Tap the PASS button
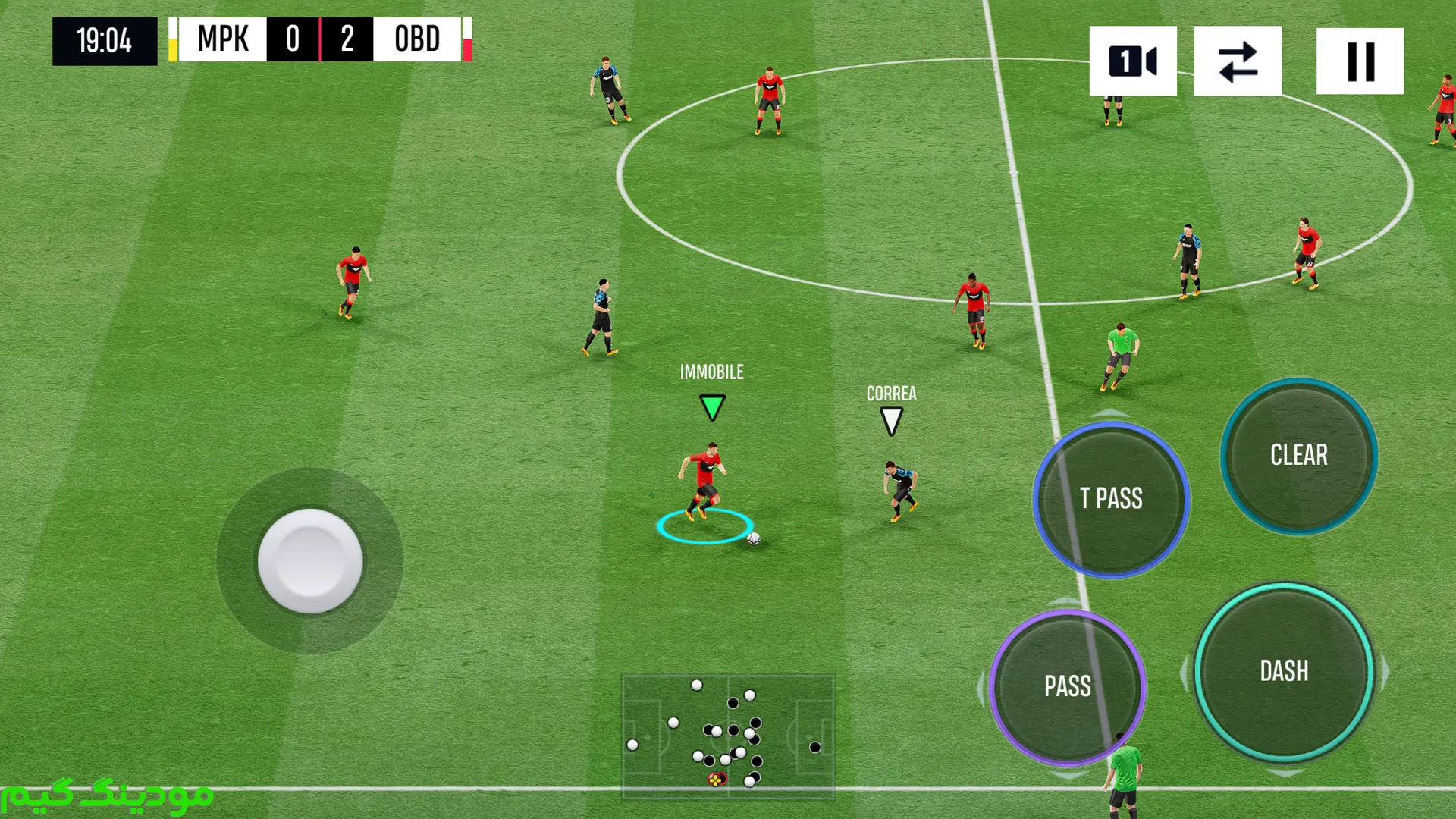Viewport: 1456px width, 819px height. tap(1068, 687)
